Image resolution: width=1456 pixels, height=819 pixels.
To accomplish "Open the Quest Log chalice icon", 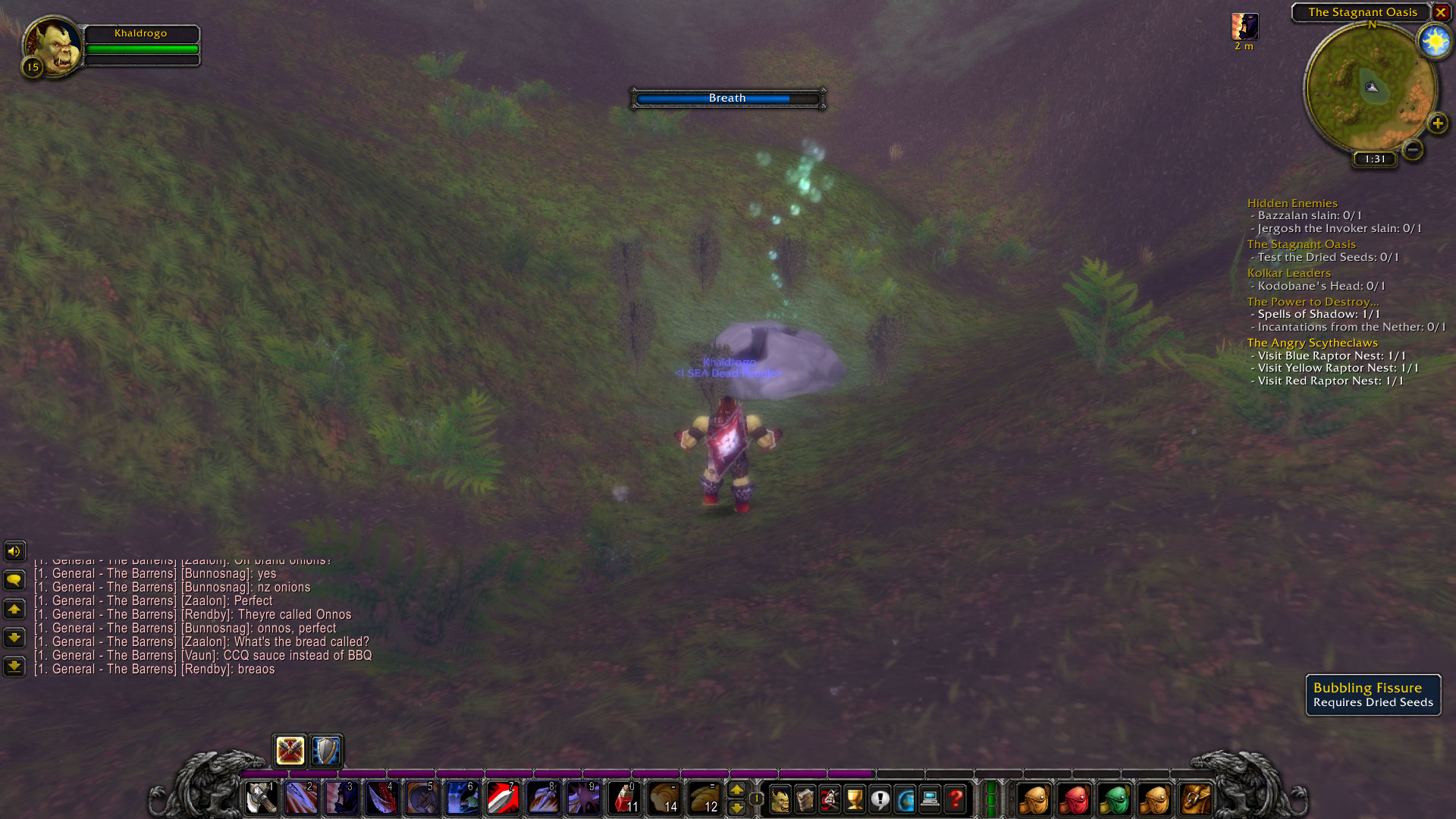I will (855, 799).
